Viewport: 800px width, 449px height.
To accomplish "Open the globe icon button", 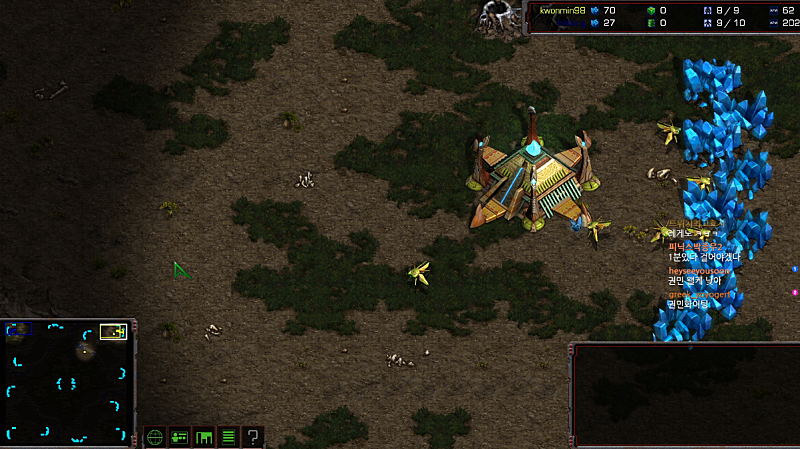I will point(155,436).
